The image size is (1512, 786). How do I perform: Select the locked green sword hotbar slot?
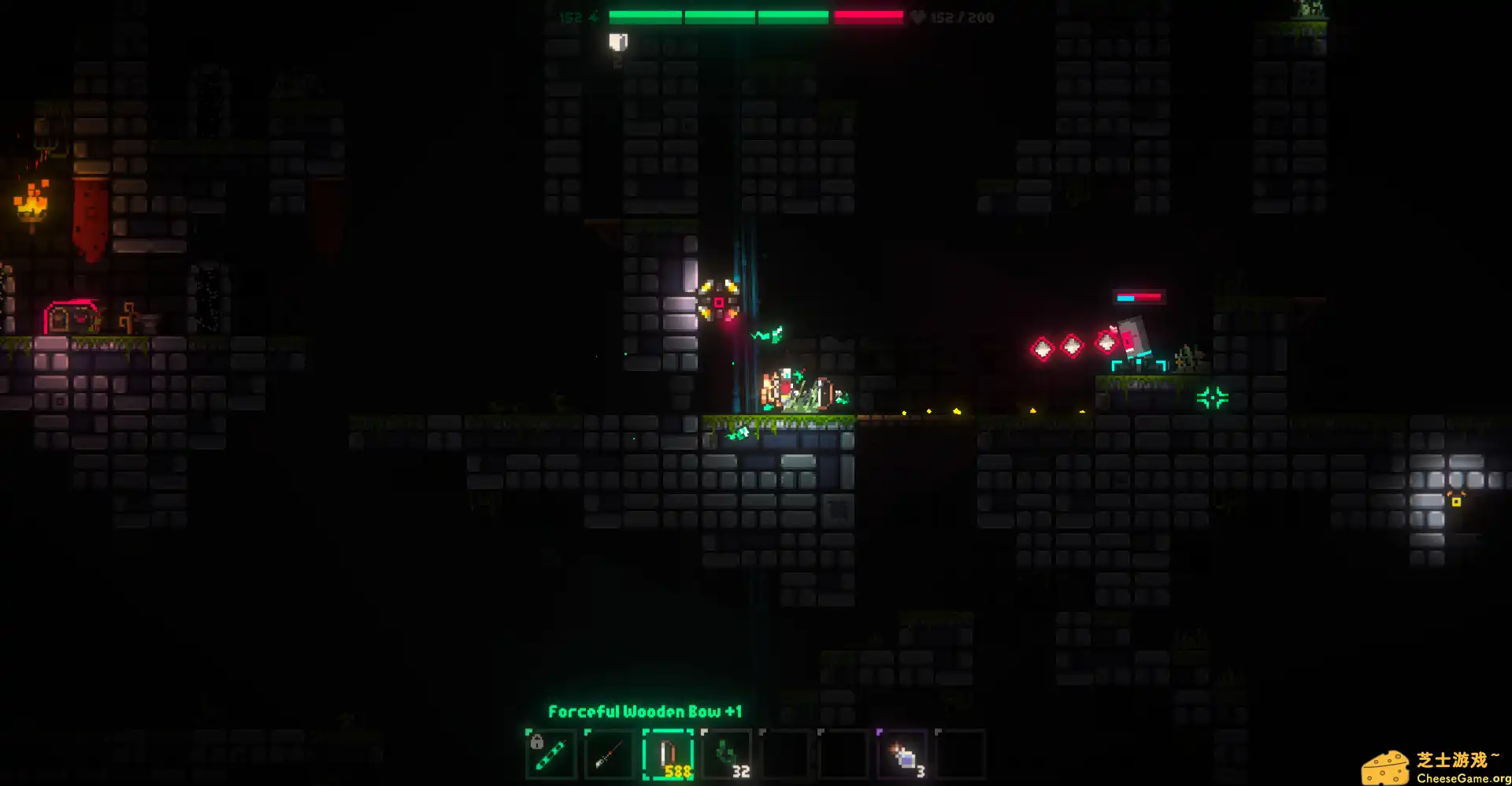pos(550,754)
